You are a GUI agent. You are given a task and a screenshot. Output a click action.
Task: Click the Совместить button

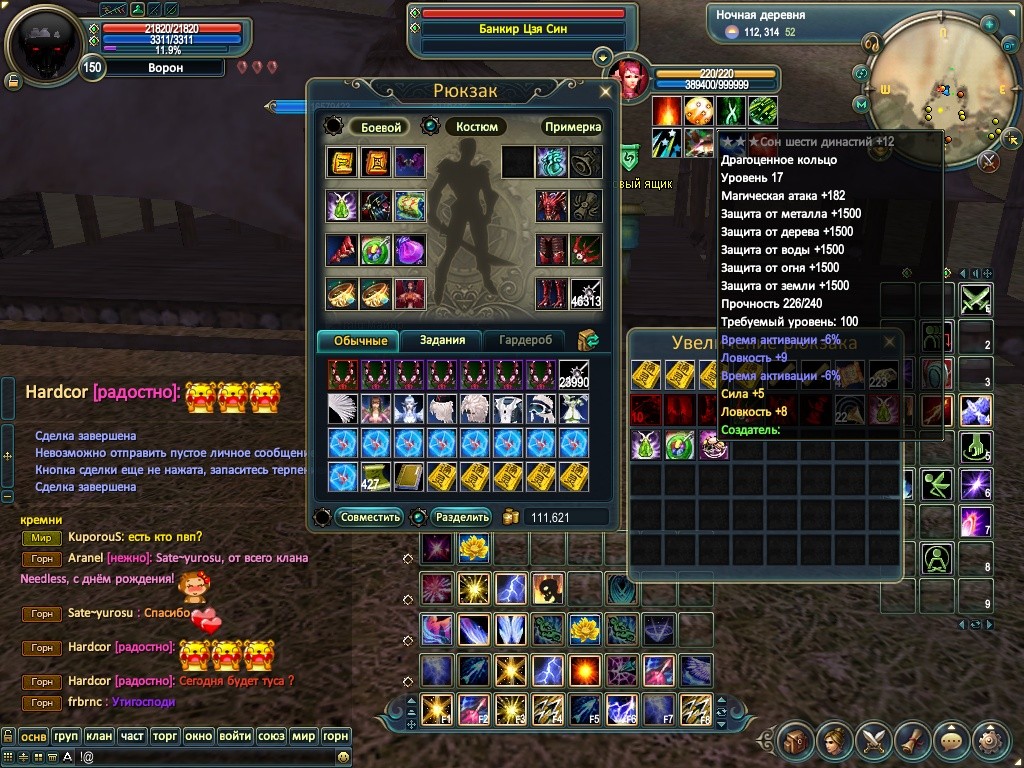coord(371,517)
